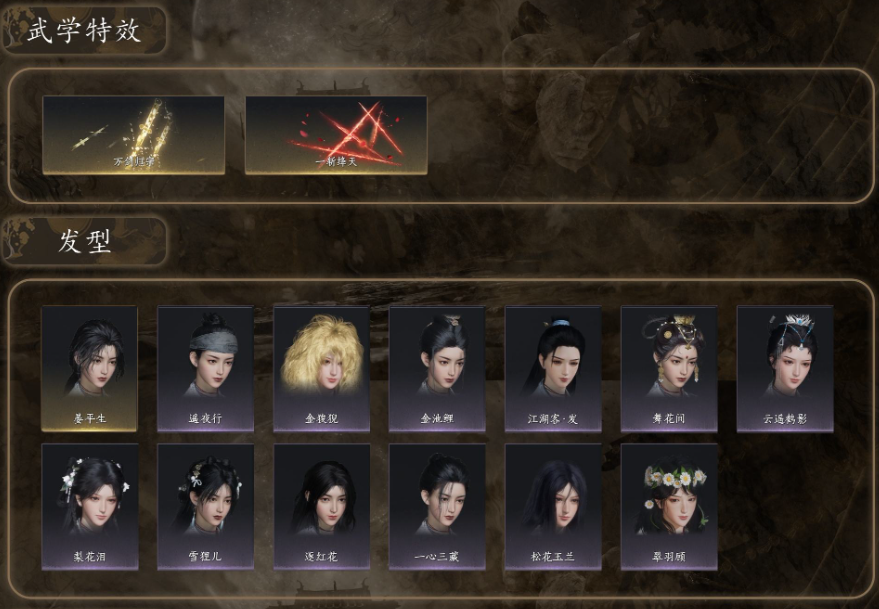Select the 万剑归宗 golden sword effect
Image resolution: width=879 pixels, height=609 pixels.
click(133, 135)
